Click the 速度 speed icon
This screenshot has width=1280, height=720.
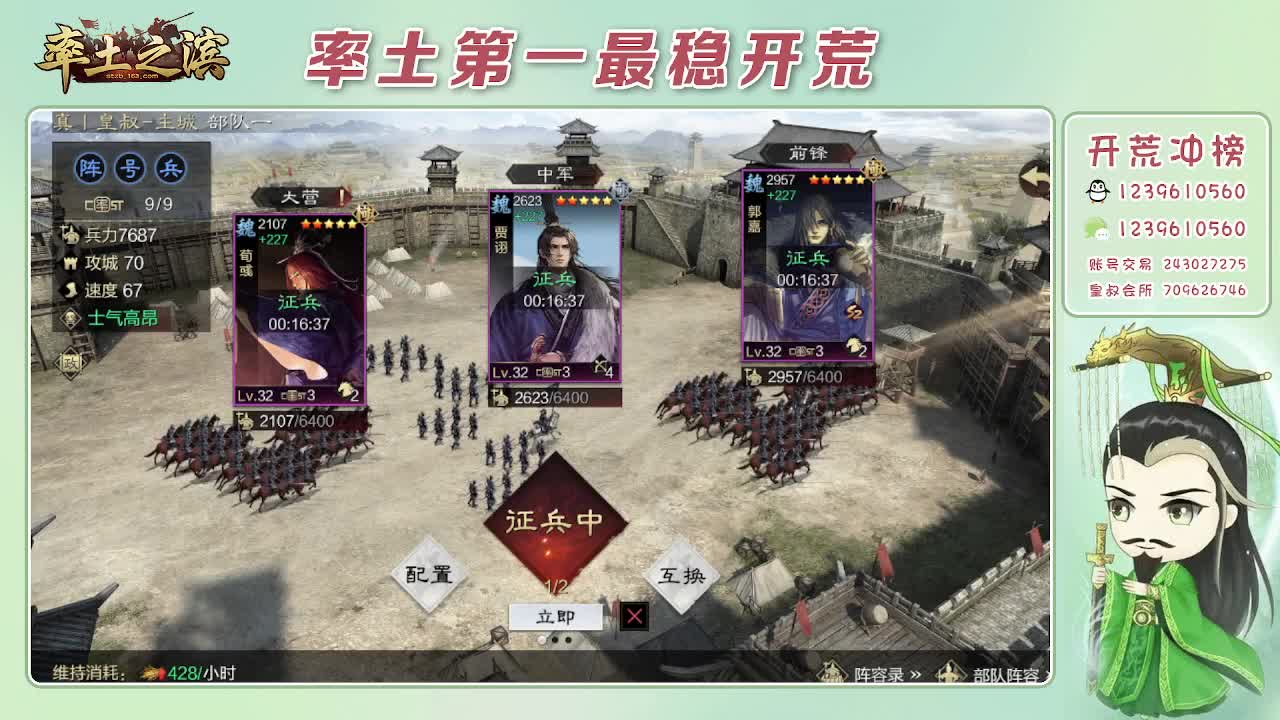(72, 289)
